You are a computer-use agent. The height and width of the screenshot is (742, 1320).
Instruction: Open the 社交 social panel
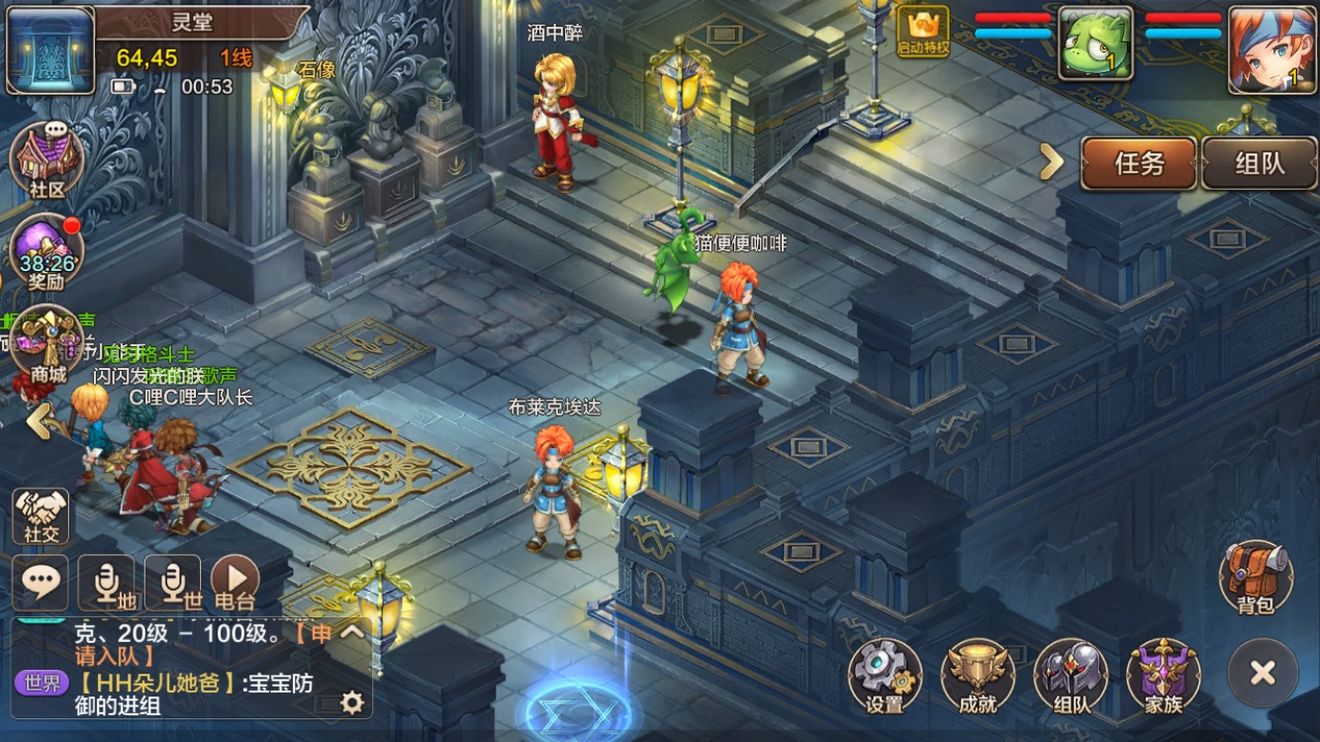(40, 513)
